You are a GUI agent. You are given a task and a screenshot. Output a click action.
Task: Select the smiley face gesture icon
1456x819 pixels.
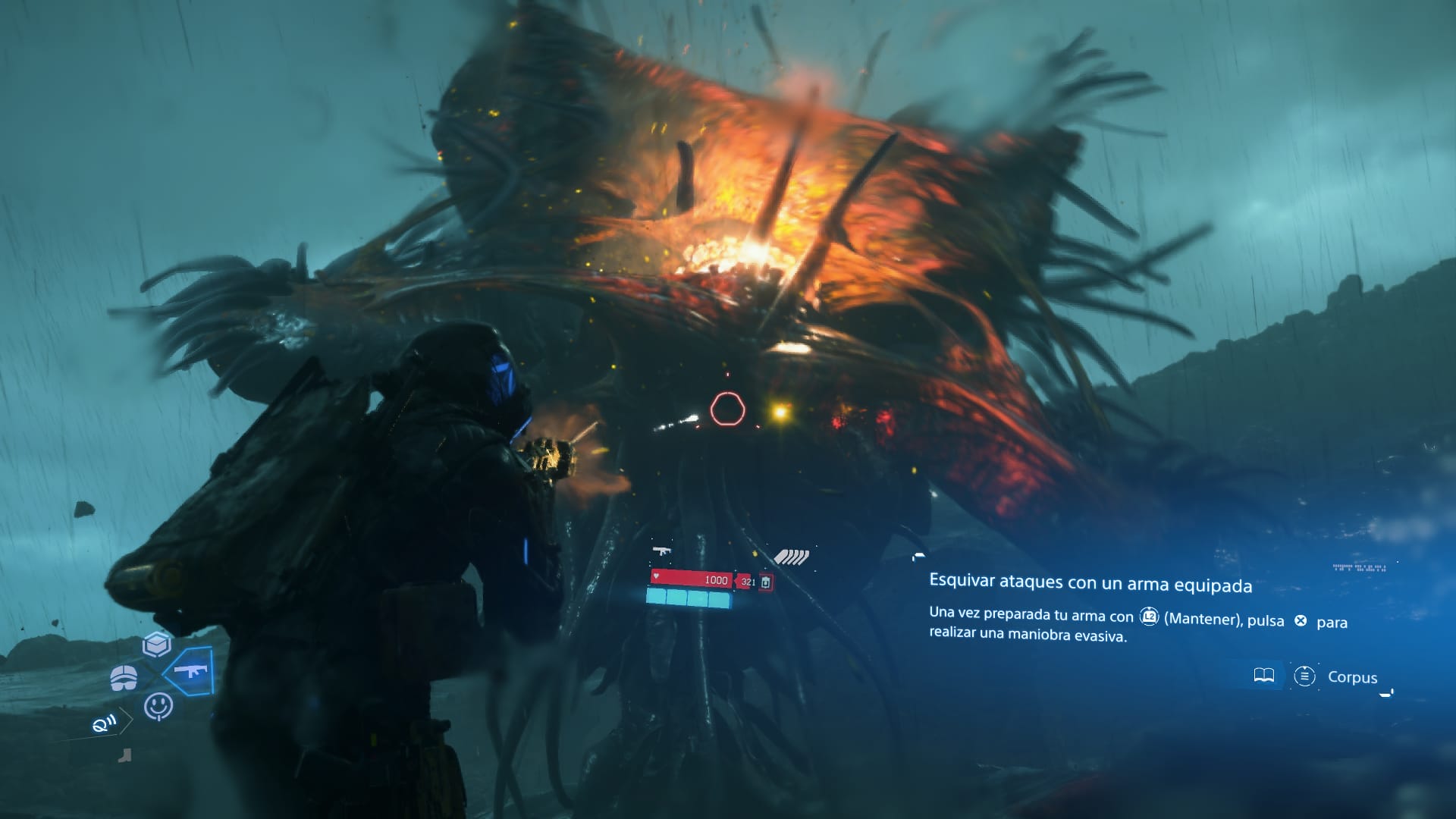[x=159, y=706]
